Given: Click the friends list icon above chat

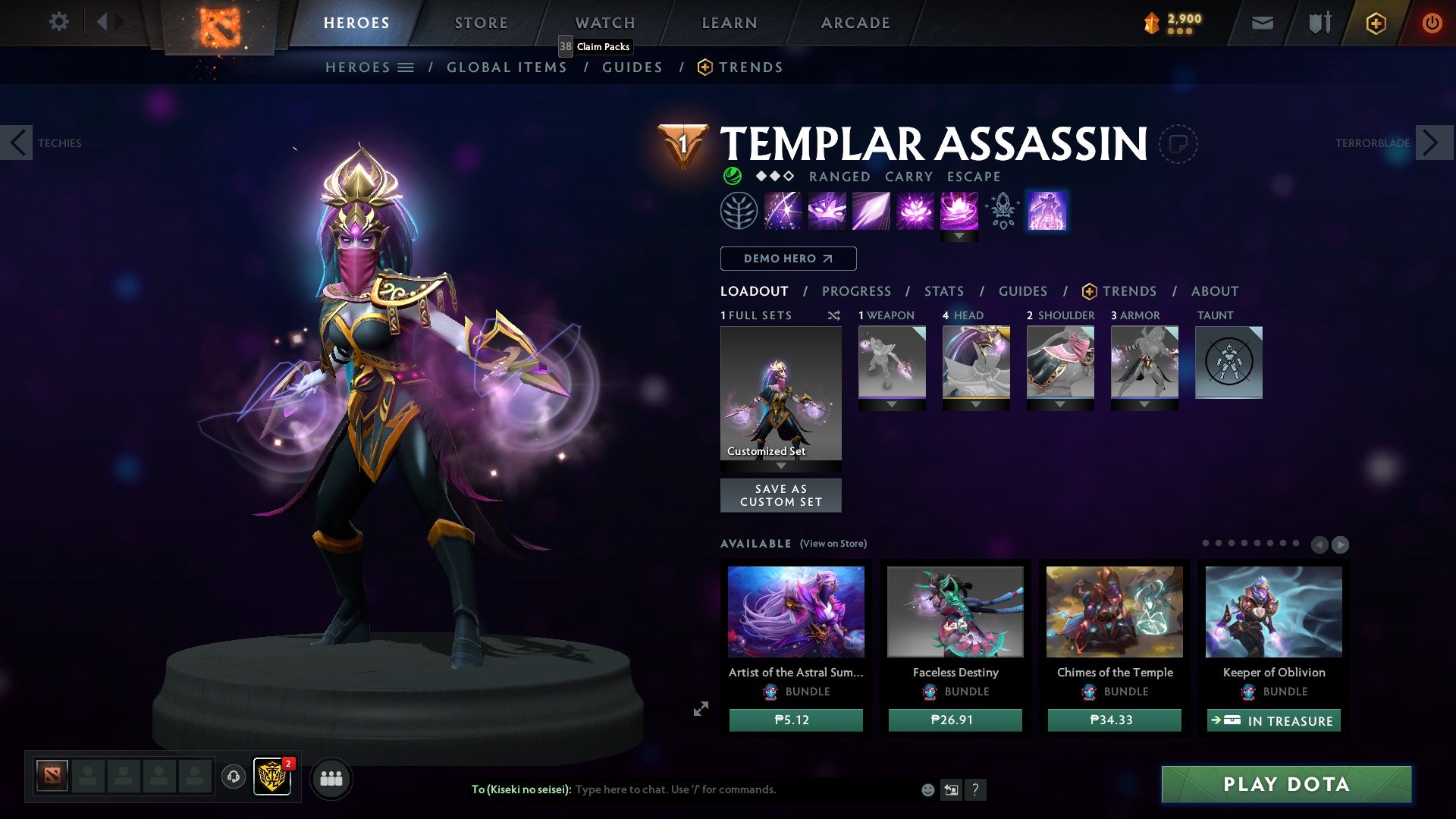Looking at the screenshot, I should 331,778.
